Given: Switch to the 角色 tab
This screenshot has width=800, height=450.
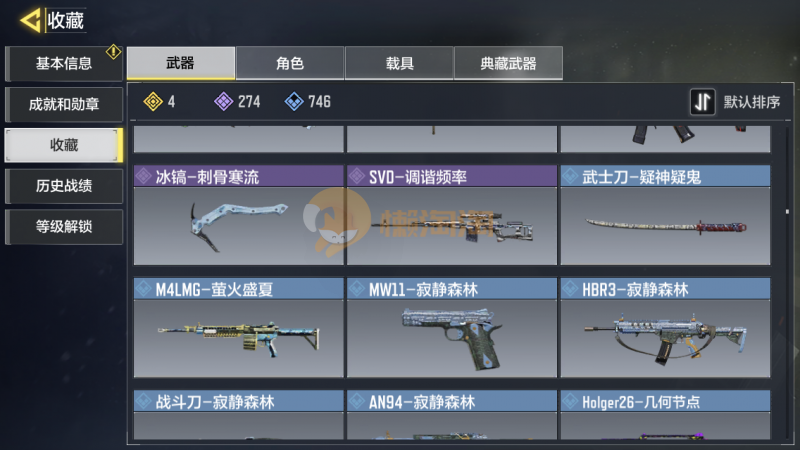Looking at the screenshot, I should coord(290,64).
